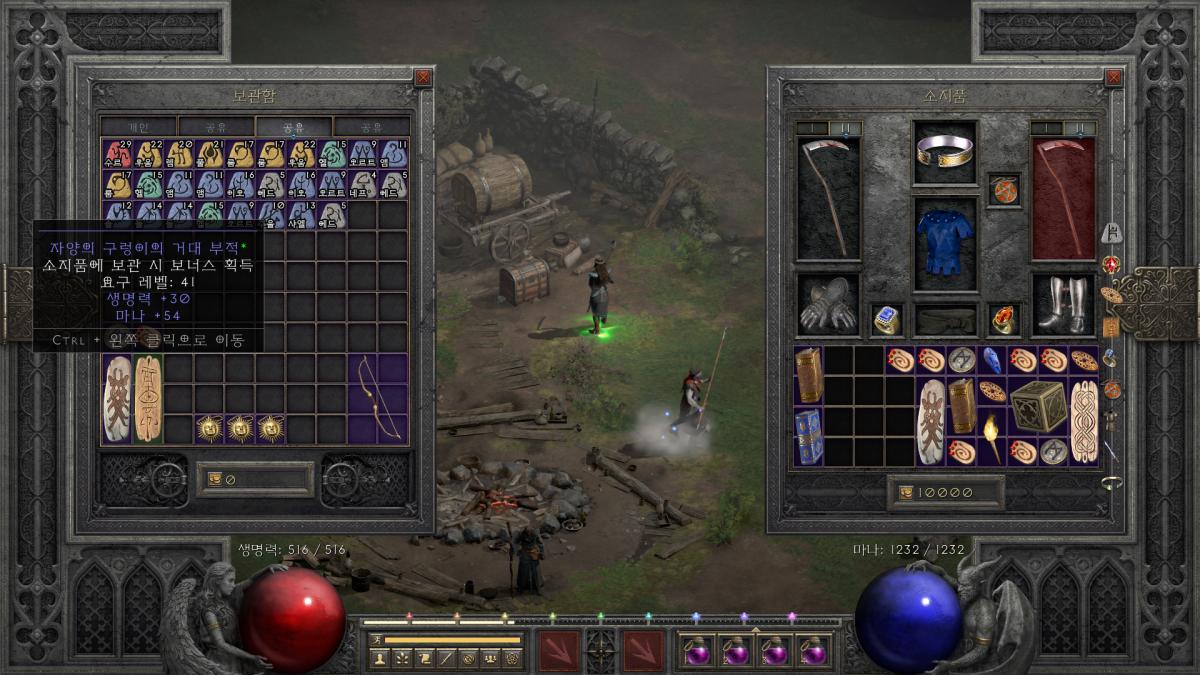Select the equipped blue body armor

click(944, 243)
